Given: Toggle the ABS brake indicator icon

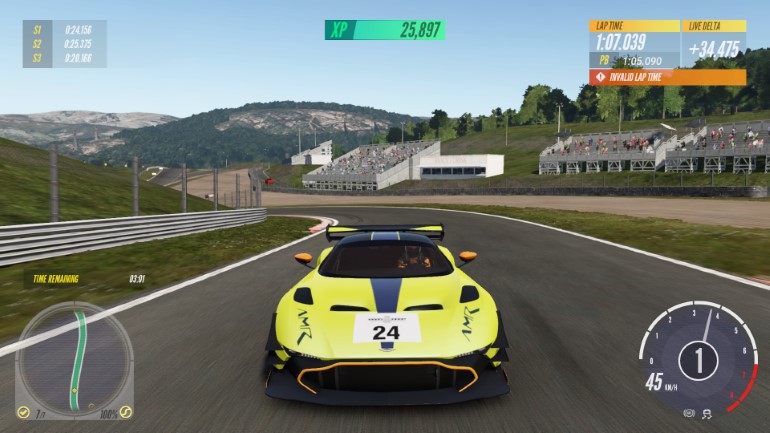Looking at the screenshot, I should (689, 412).
